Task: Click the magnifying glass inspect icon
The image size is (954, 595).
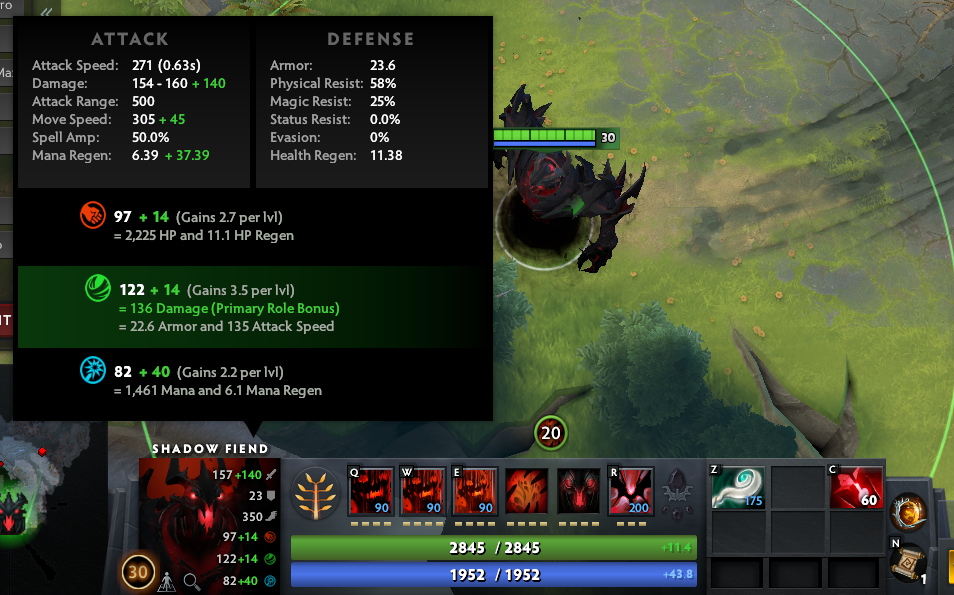Action: [x=191, y=581]
